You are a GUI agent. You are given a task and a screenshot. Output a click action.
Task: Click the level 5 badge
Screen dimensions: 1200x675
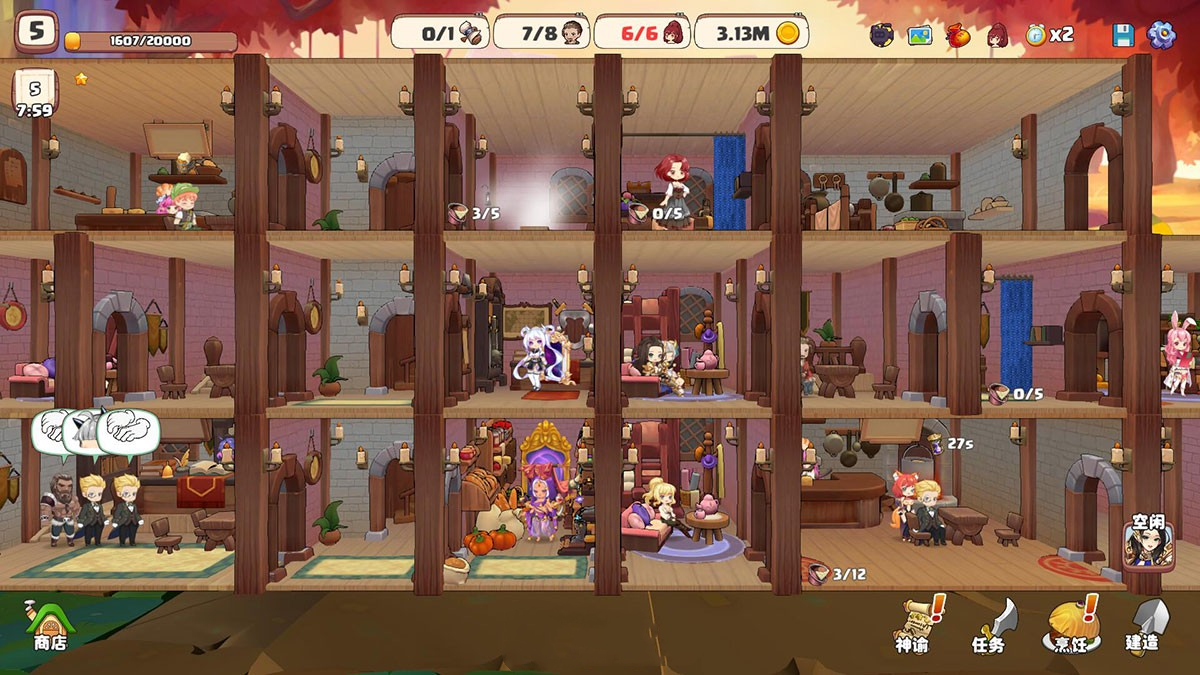click(36, 31)
